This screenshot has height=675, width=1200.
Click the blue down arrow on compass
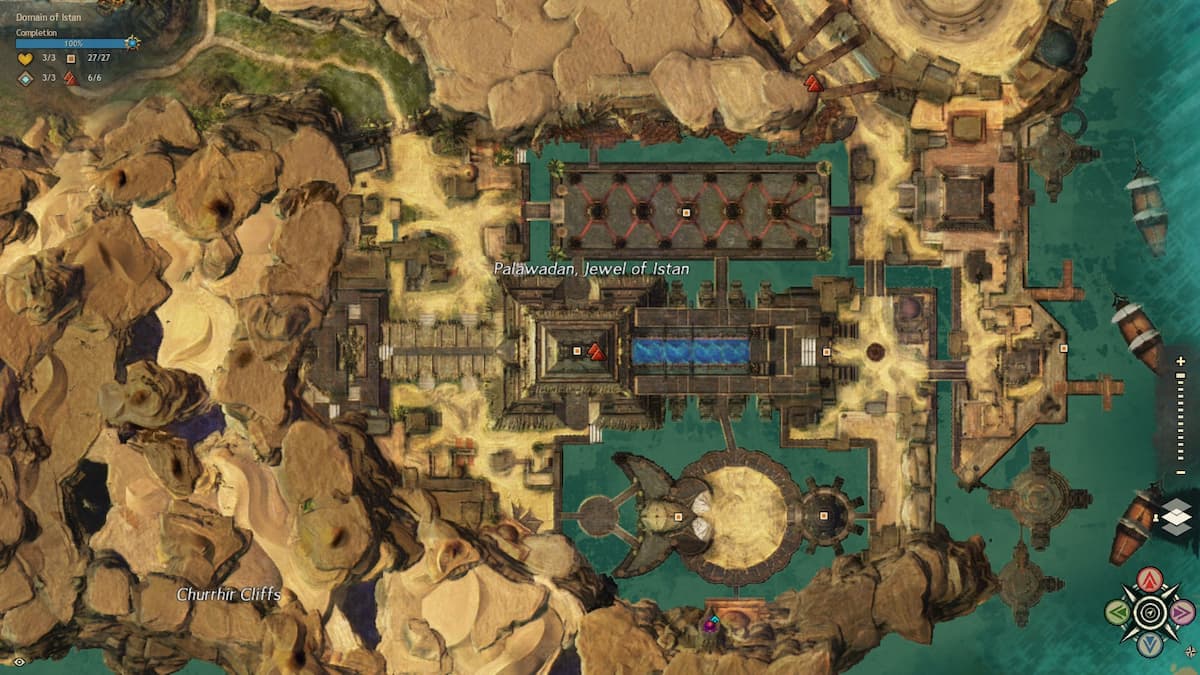1151,644
